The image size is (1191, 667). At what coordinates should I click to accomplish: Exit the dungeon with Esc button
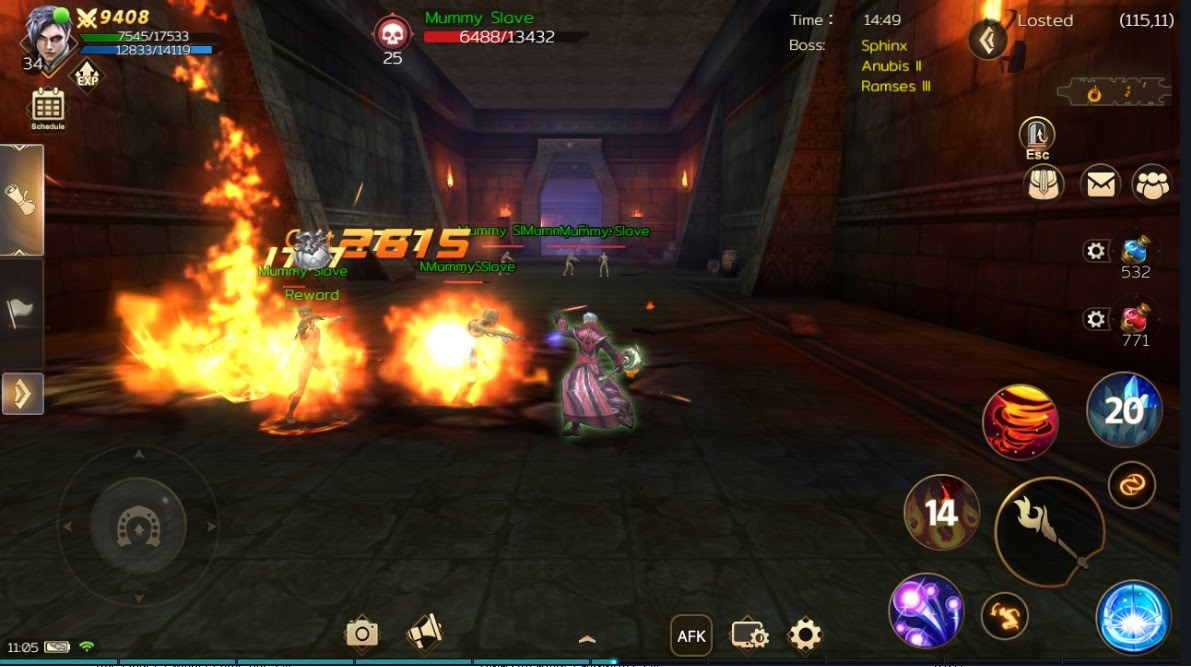[x=1037, y=136]
